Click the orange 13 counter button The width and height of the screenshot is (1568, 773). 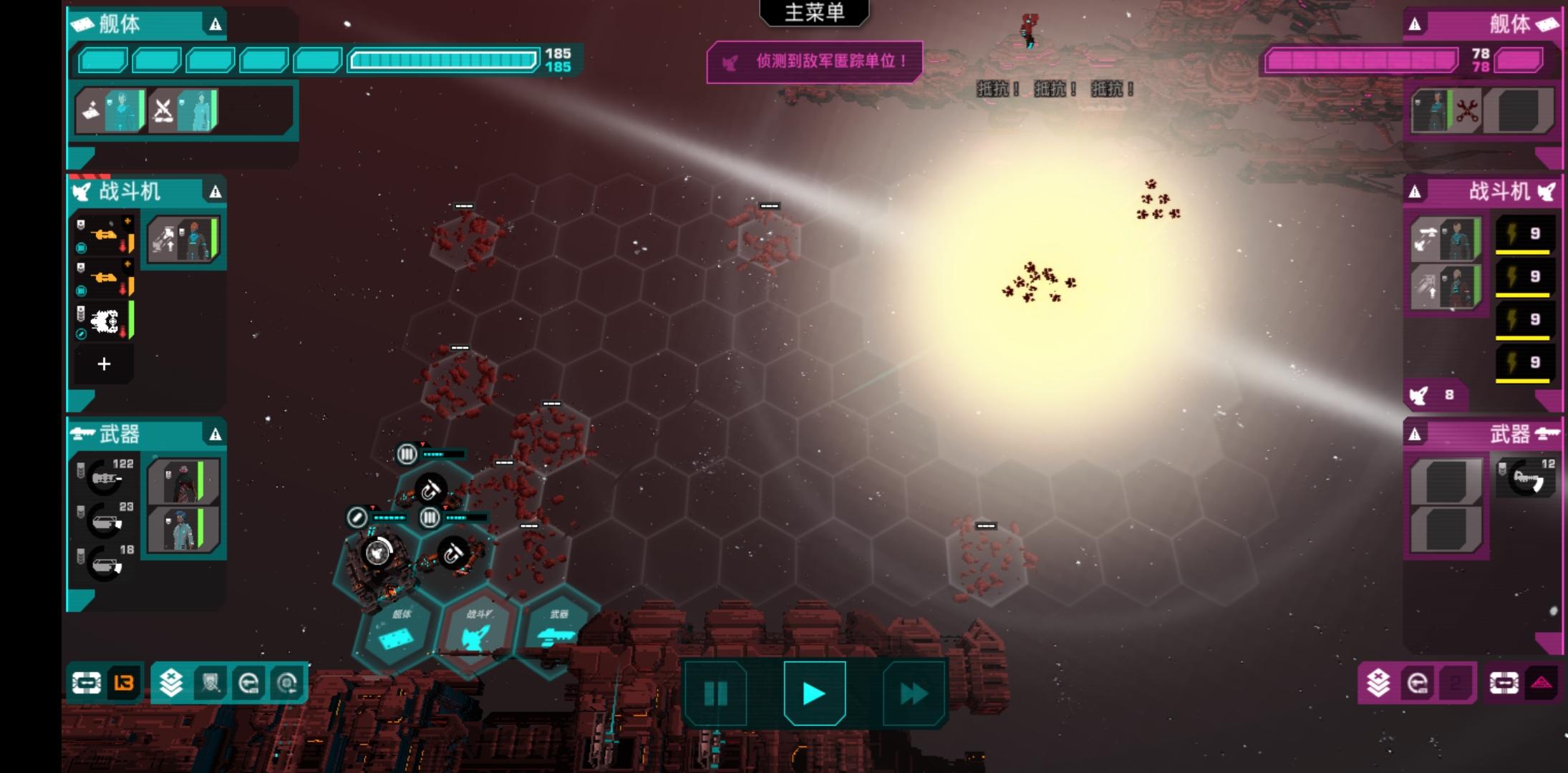click(124, 683)
